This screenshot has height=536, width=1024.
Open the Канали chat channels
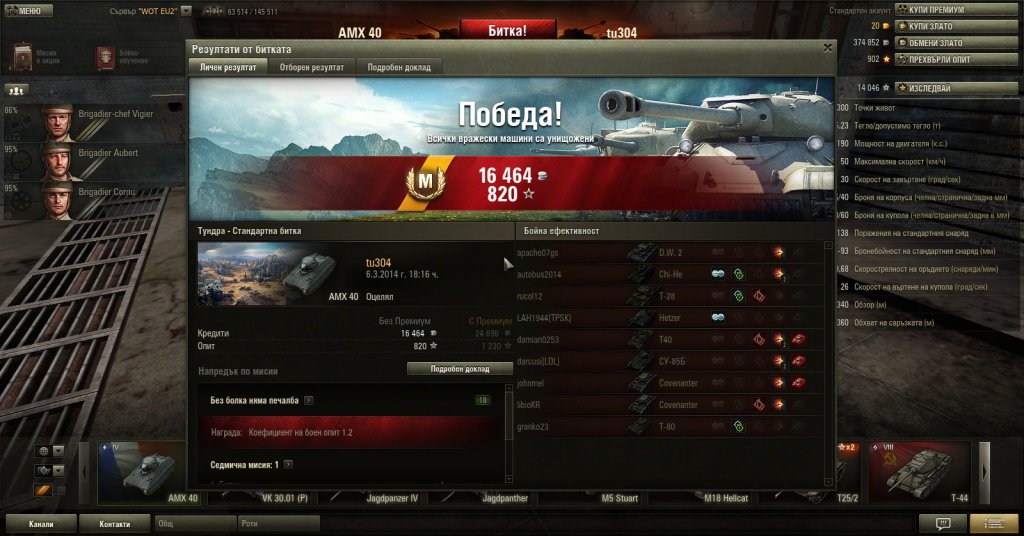[40, 523]
